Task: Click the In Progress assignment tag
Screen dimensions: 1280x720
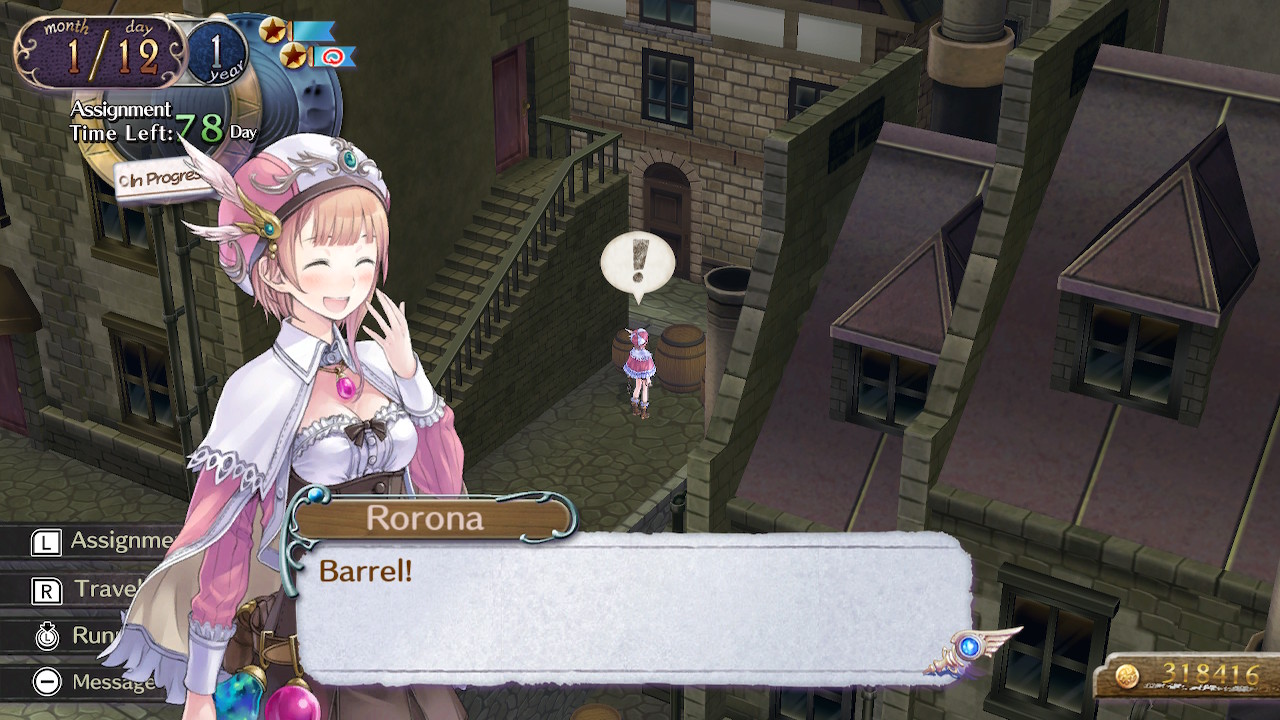Action: pyautogui.click(x=160, y=180)
